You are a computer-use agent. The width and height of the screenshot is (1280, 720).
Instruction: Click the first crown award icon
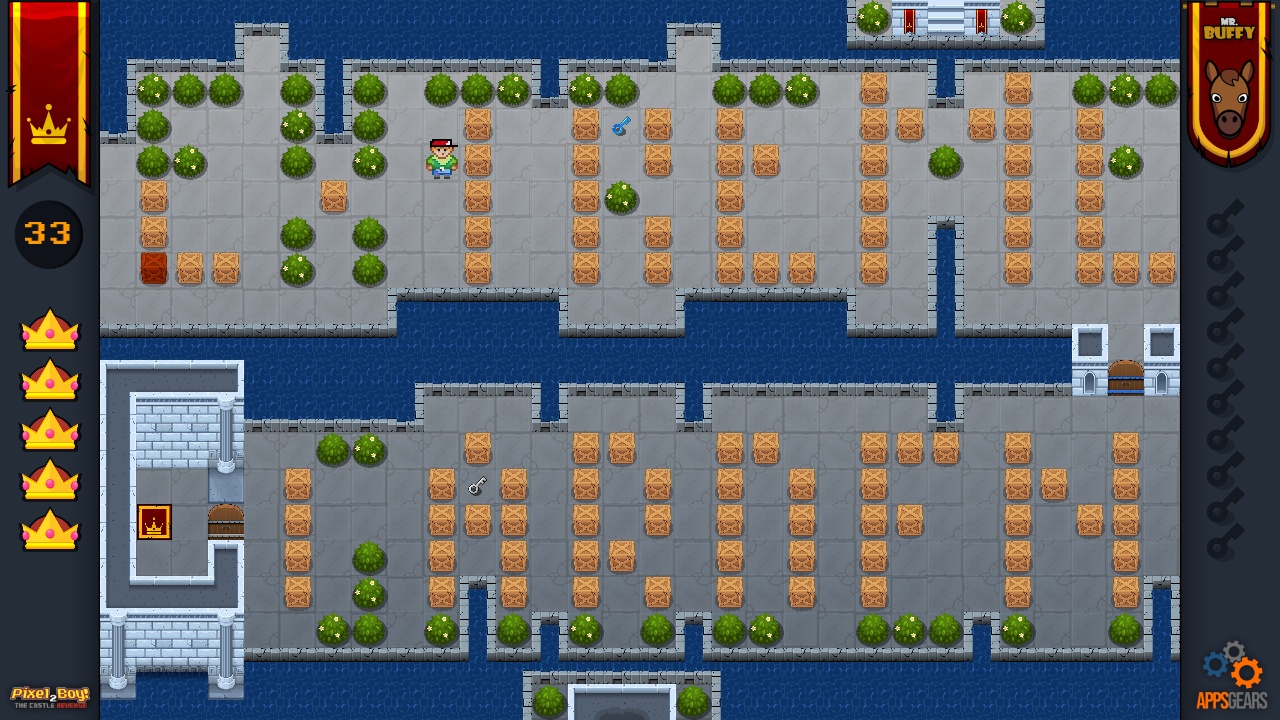pyautogui.click(x=48, y=330)
